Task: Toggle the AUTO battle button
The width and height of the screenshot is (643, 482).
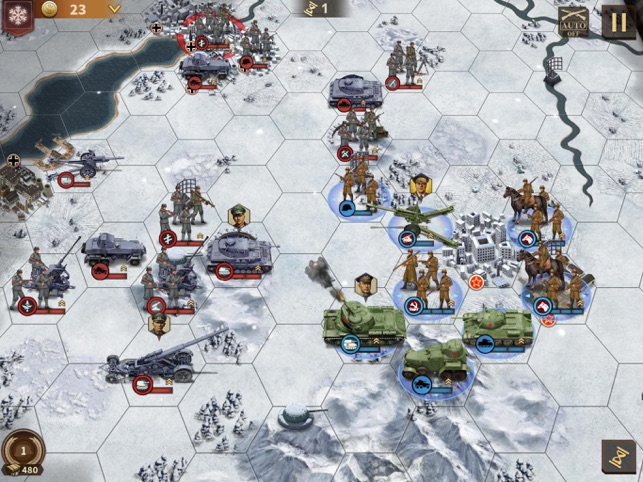Action: 573,20
